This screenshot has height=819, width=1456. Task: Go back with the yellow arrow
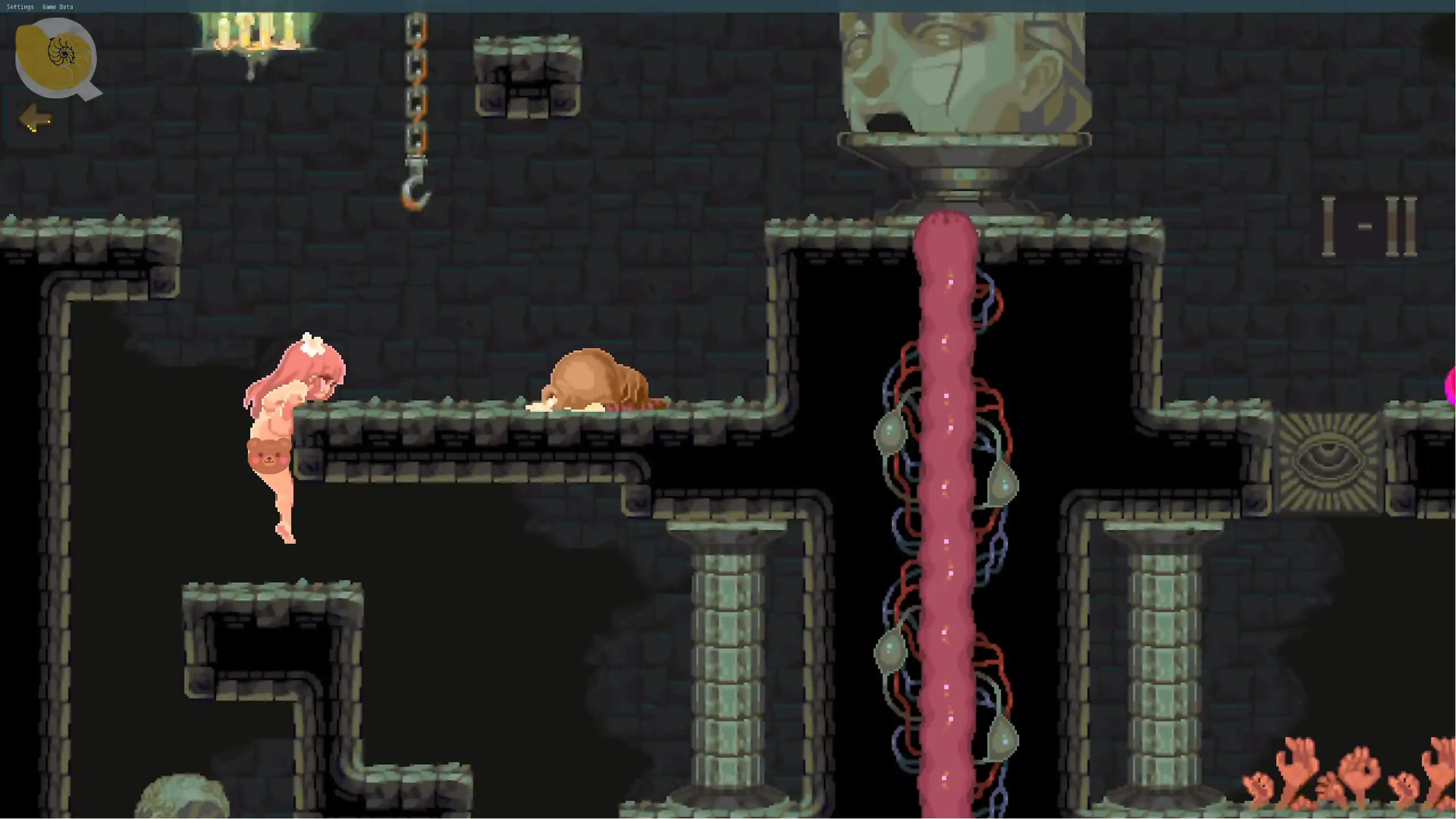[x=36, y=118]
